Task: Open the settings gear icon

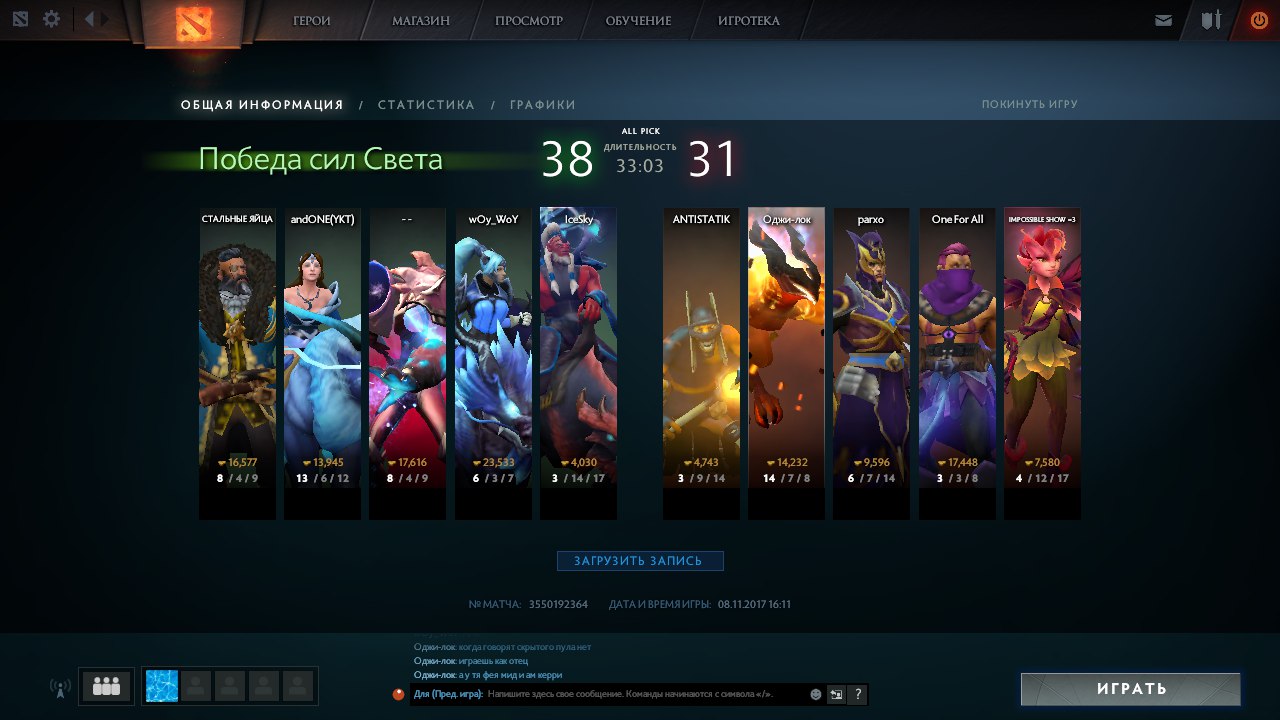Action: click(51, 19)
